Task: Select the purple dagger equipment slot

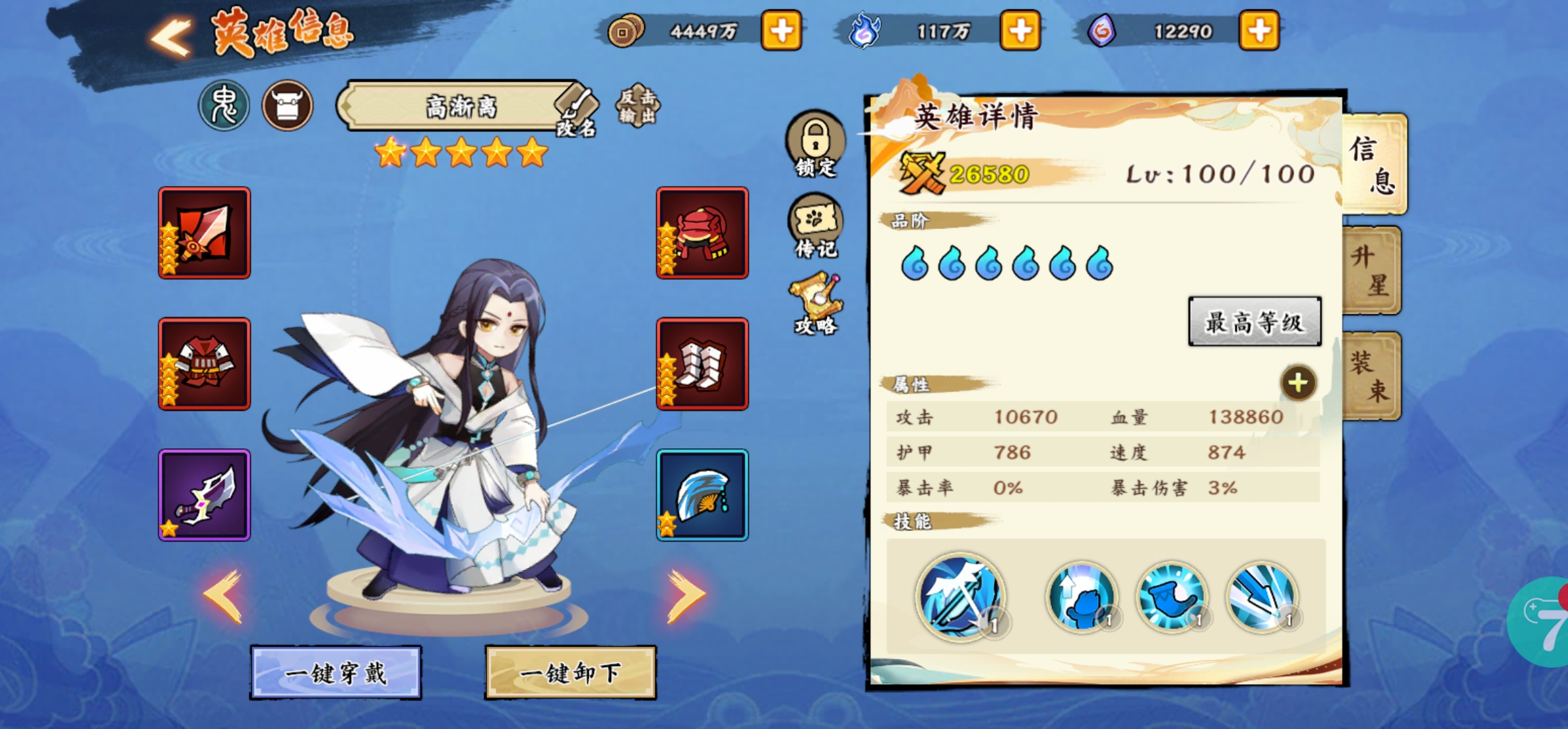Action: tap(205, 495)
